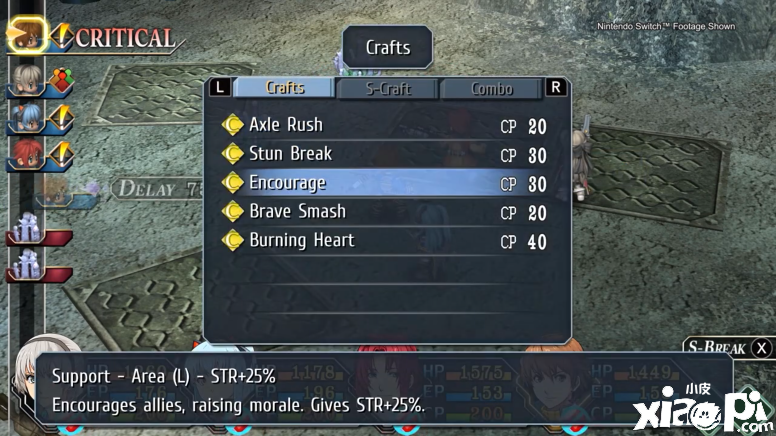Show the Crafts tab
Image resolution: width=776 pixels, height=436 pixels.
(x=285, y=88)
